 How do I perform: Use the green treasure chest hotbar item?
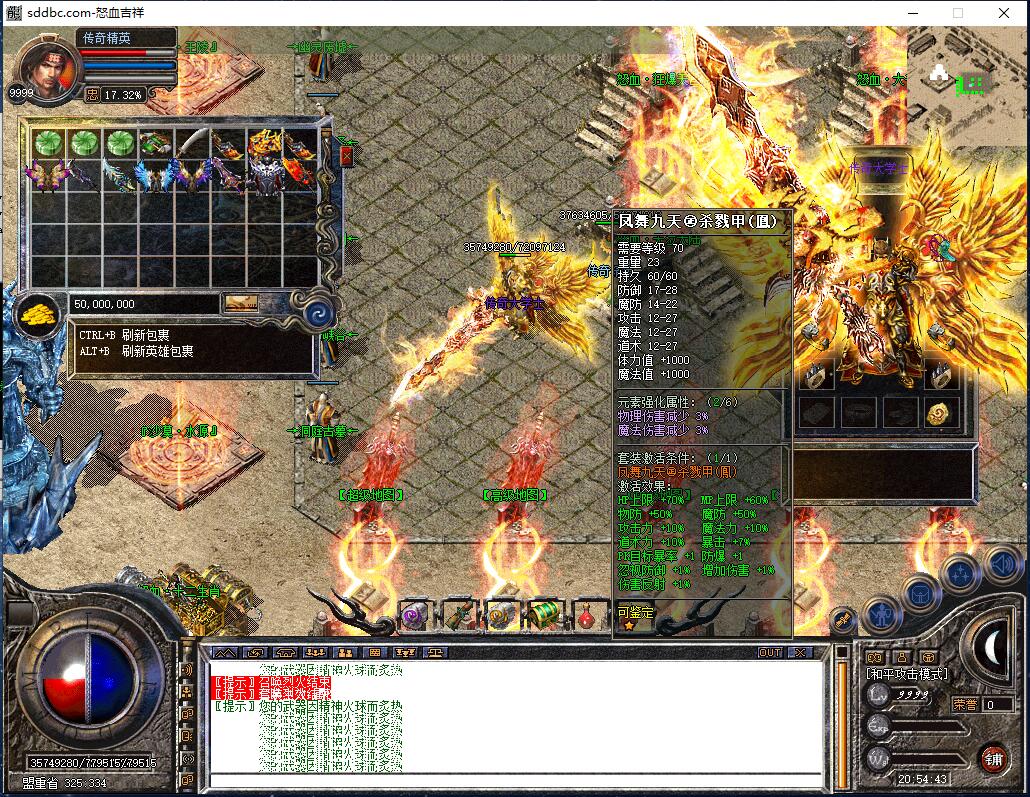pyautogui.click(x=544, y=614)
